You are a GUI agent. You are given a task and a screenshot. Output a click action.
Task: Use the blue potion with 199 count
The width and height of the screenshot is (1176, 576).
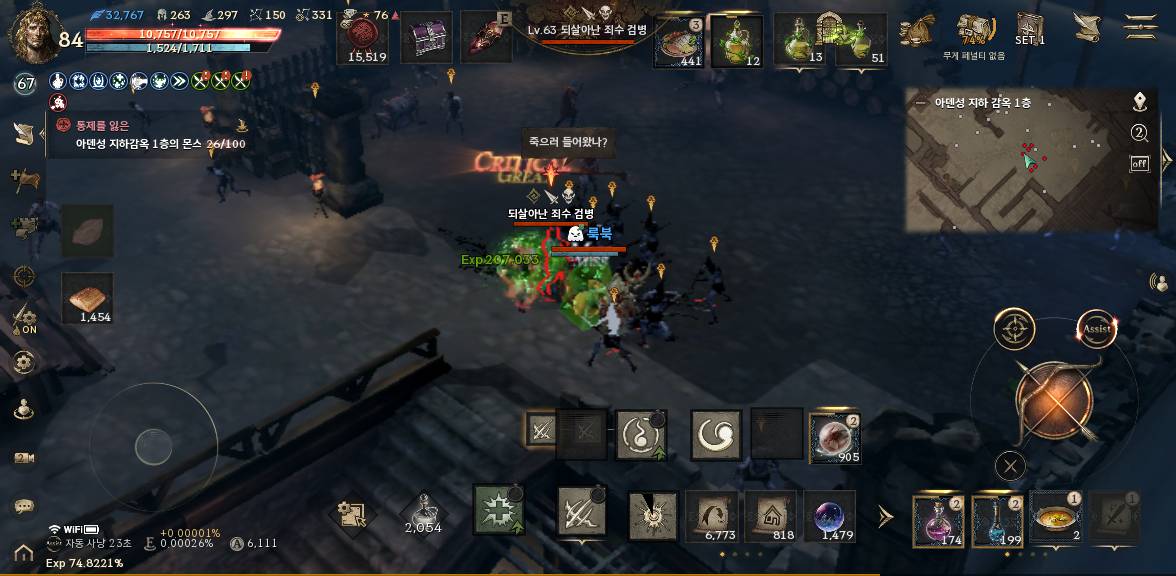tap(997, 520)
